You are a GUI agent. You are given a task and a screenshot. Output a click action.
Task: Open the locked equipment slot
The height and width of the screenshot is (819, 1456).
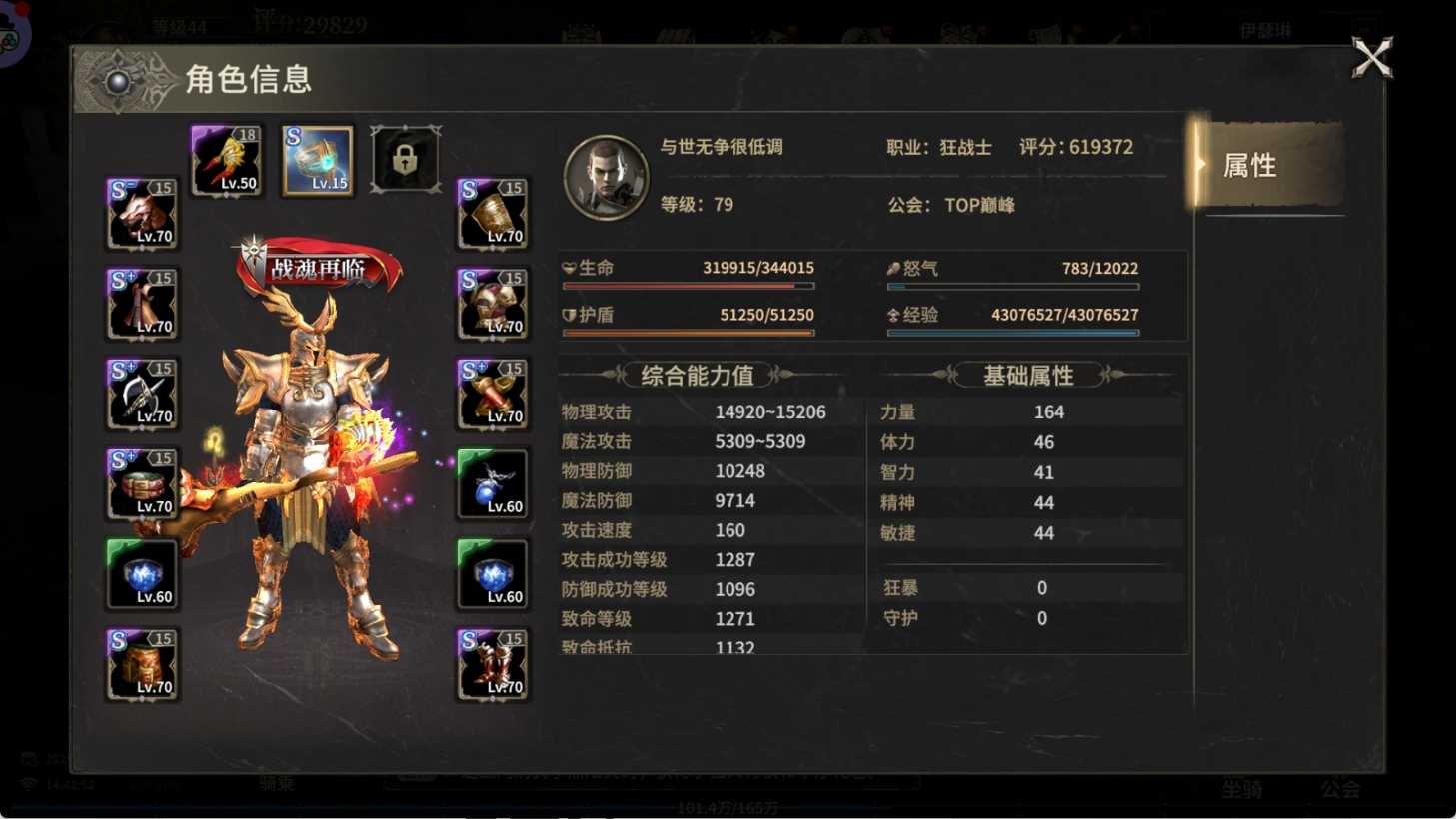click(405, 158)
